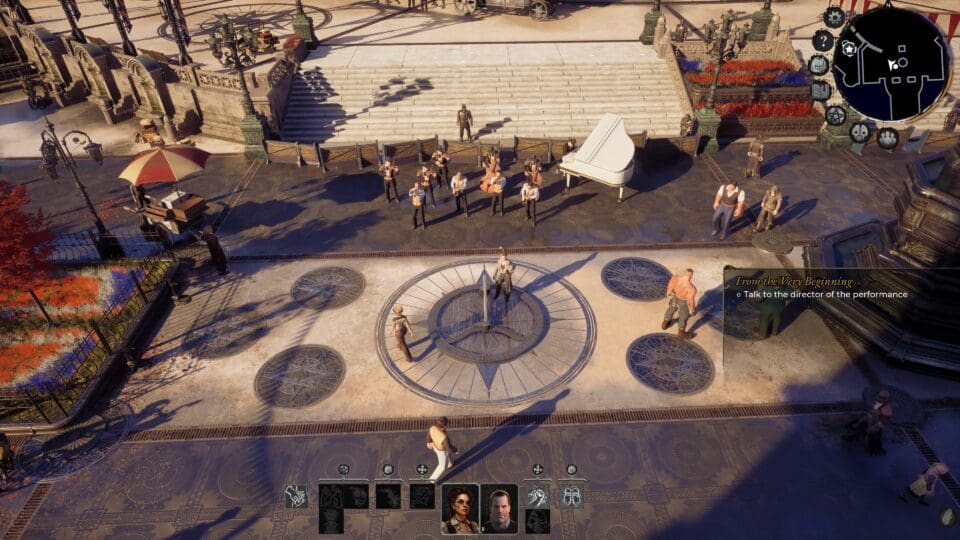The height and width of the screenshot is (540, 960).
Task: Click the pentagram star icon near minimap
Action: 836,115
